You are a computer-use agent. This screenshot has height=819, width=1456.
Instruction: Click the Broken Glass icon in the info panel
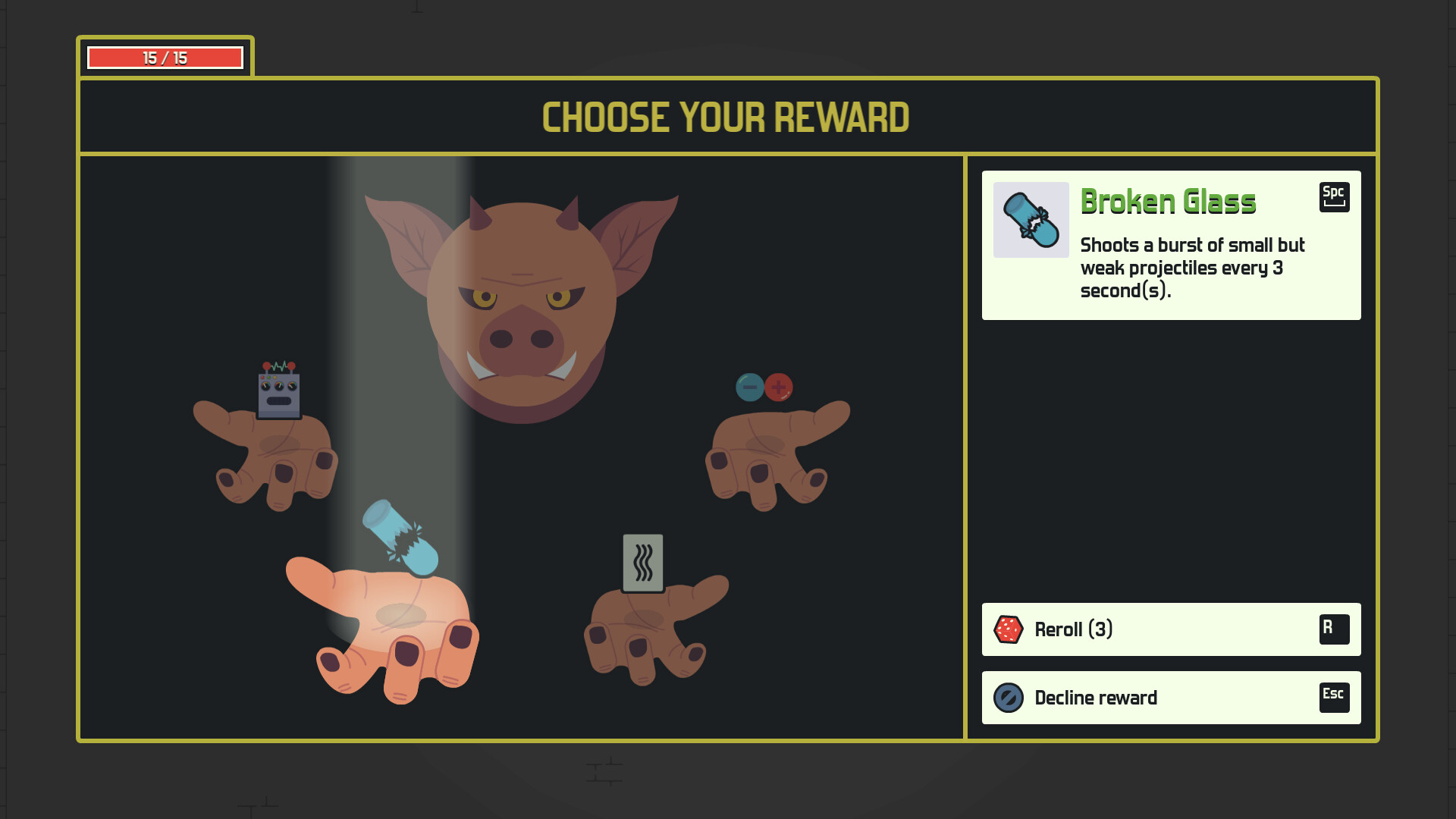click(1031, 220)
